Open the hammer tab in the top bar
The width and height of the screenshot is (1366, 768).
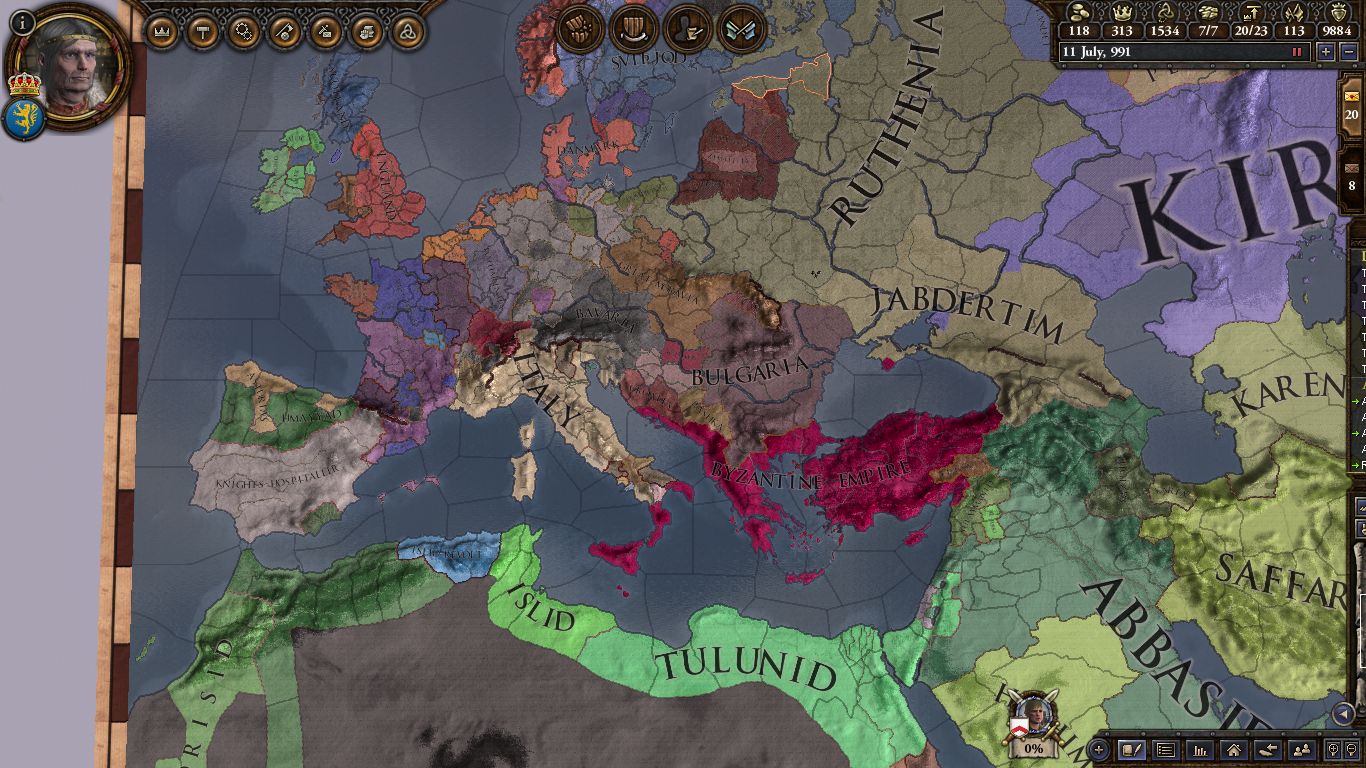[202, 32]
